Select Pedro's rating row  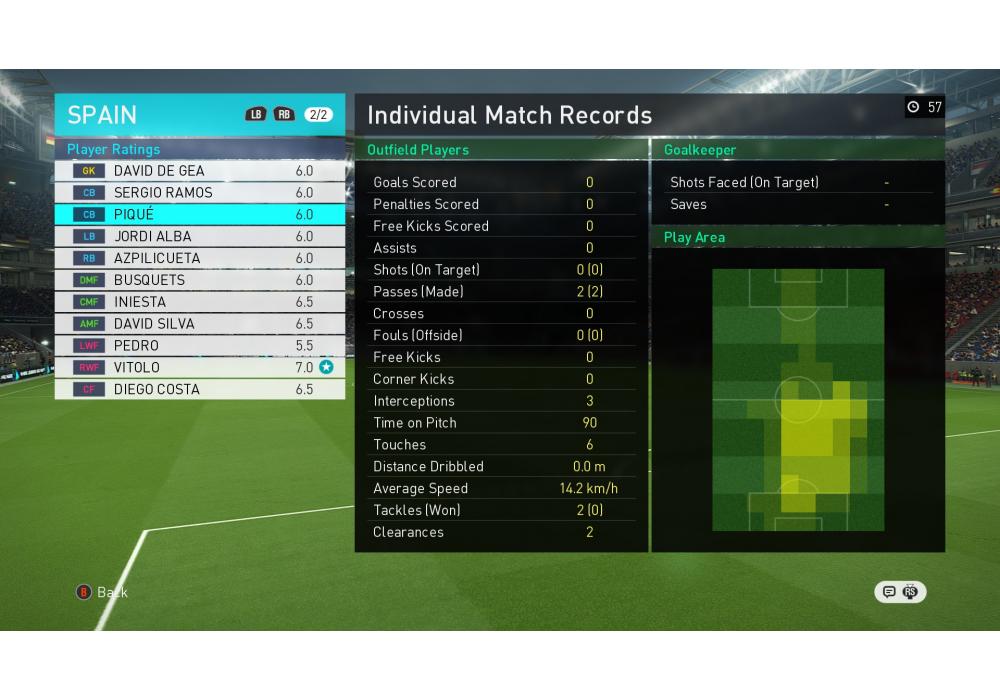click(x=200, y=346)
